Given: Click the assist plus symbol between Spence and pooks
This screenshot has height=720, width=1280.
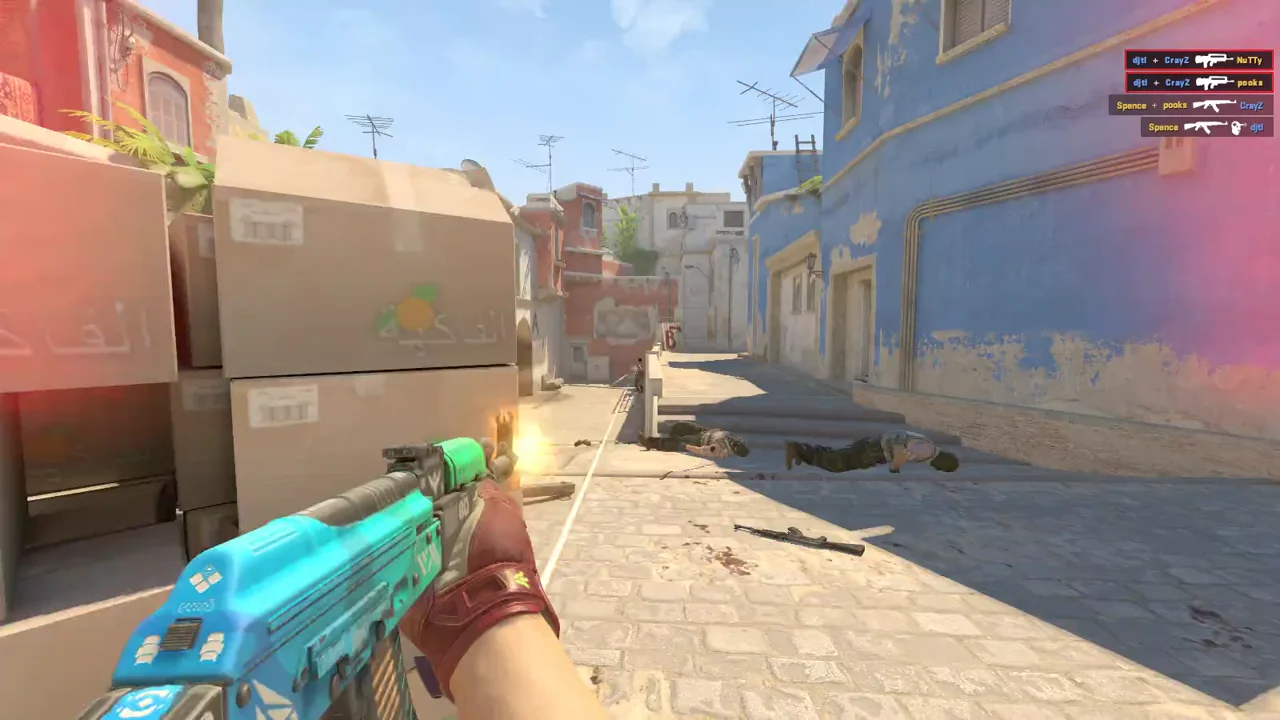Looking at the screenshot, I should (1157, 105).
